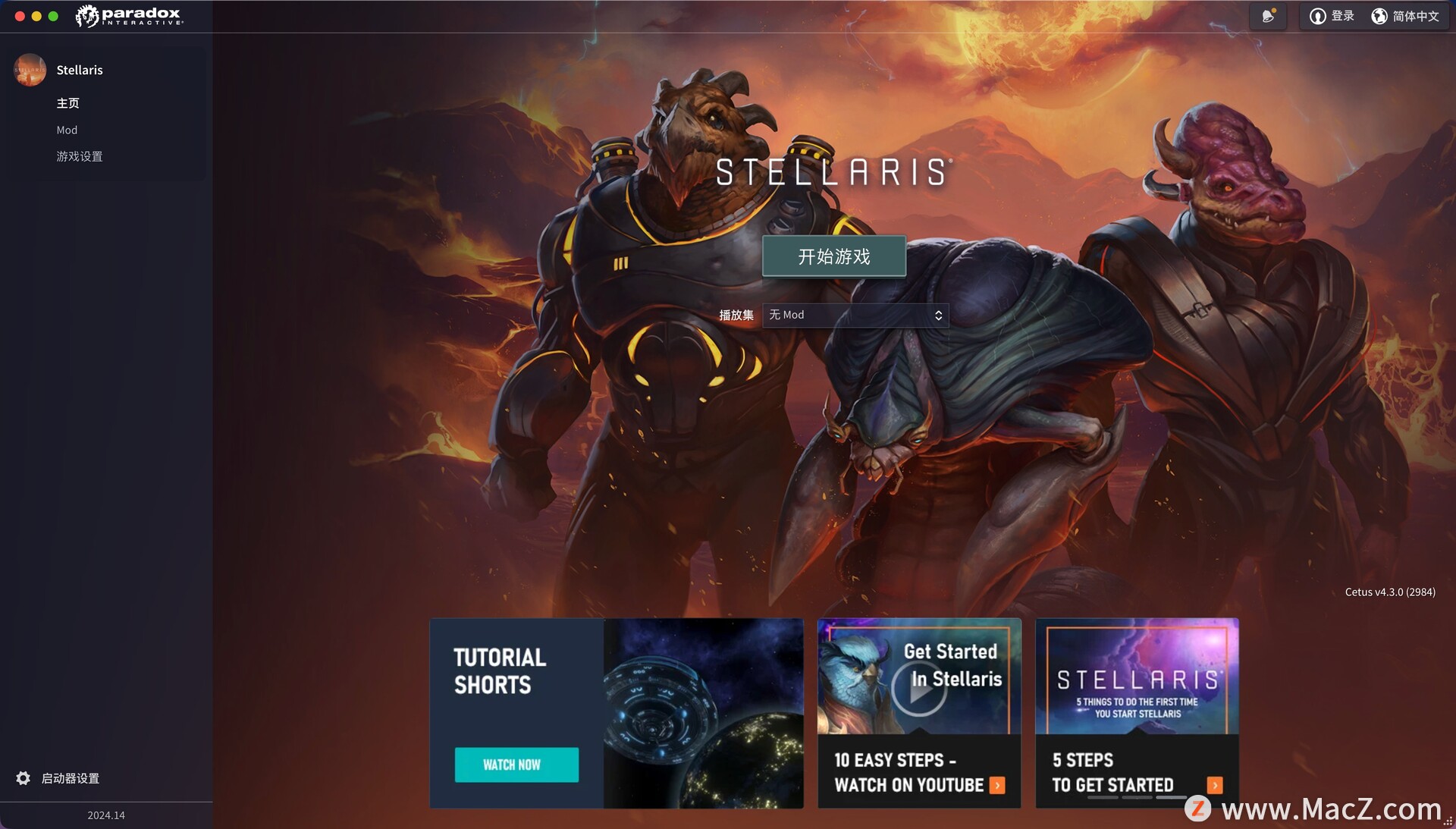Open the 无 Mod playset dropdown
Viewport: 1456px width, 829px height.
[x=855, y=315]
